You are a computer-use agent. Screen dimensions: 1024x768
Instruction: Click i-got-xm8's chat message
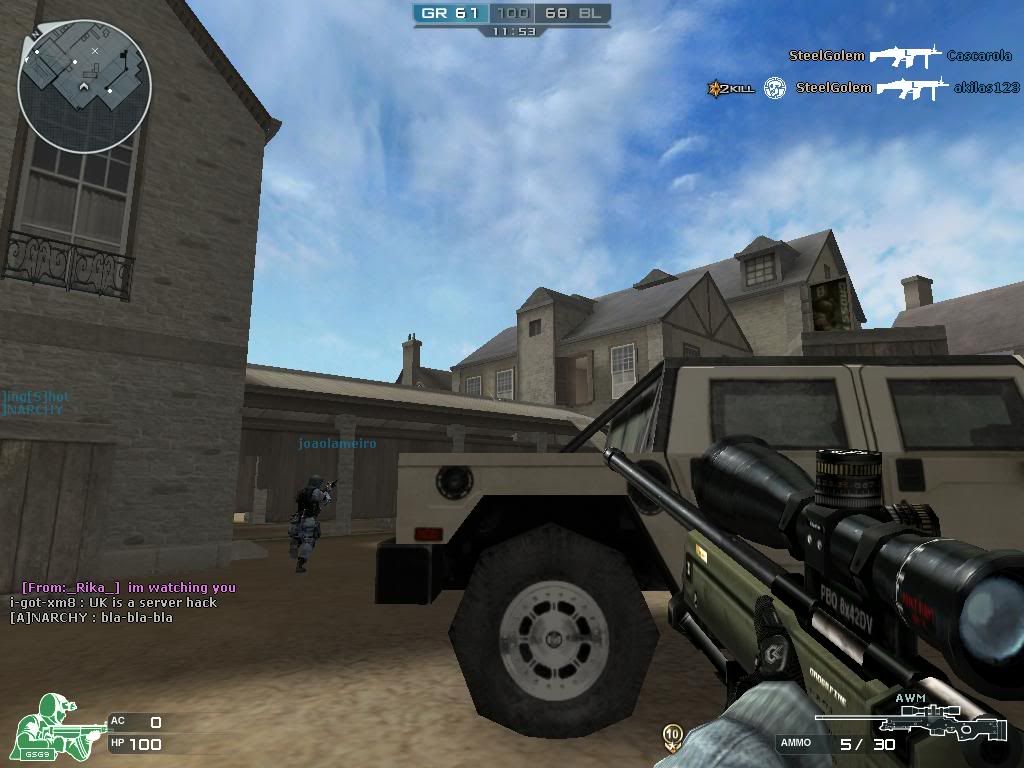click(113, 603)
